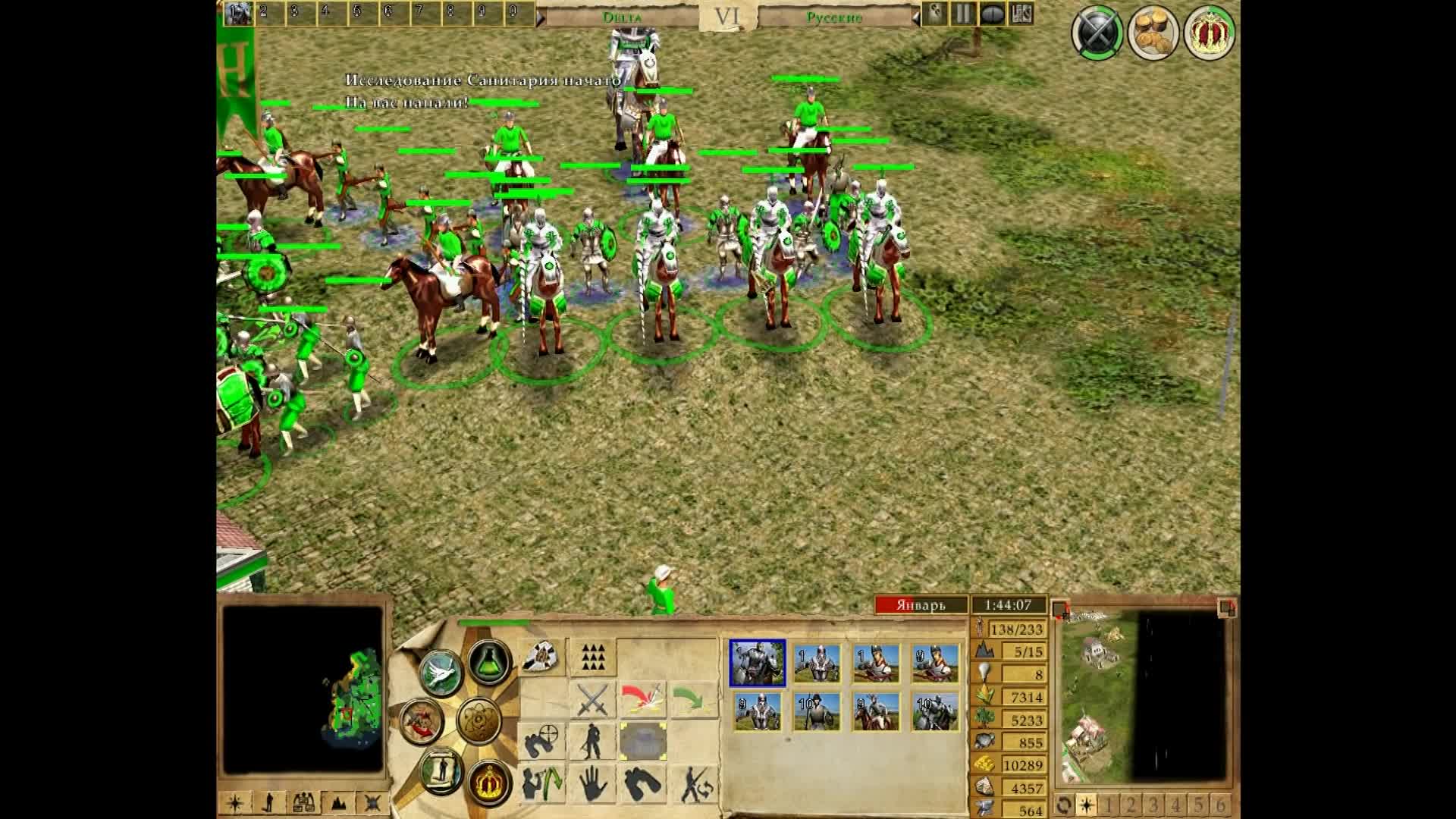Click the white dove icon on the command wheel
Screen dimensions: 1456x819
pos(441,672)
